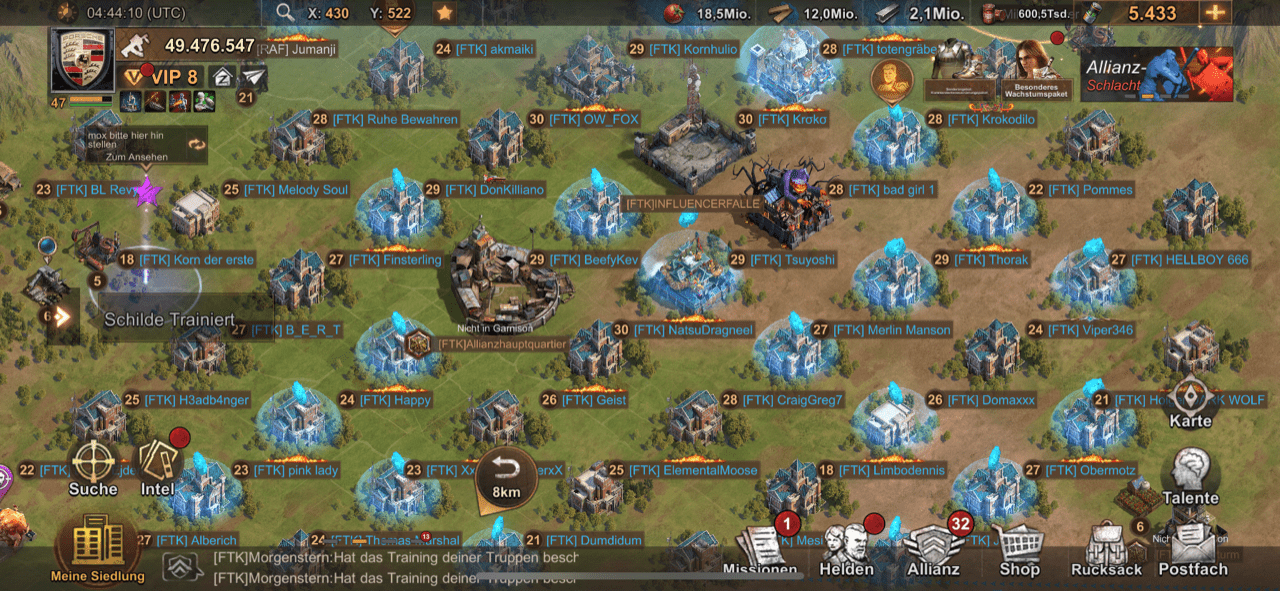Open the Postfach mailbox
1280x591 pixels.
[1193, 550]
